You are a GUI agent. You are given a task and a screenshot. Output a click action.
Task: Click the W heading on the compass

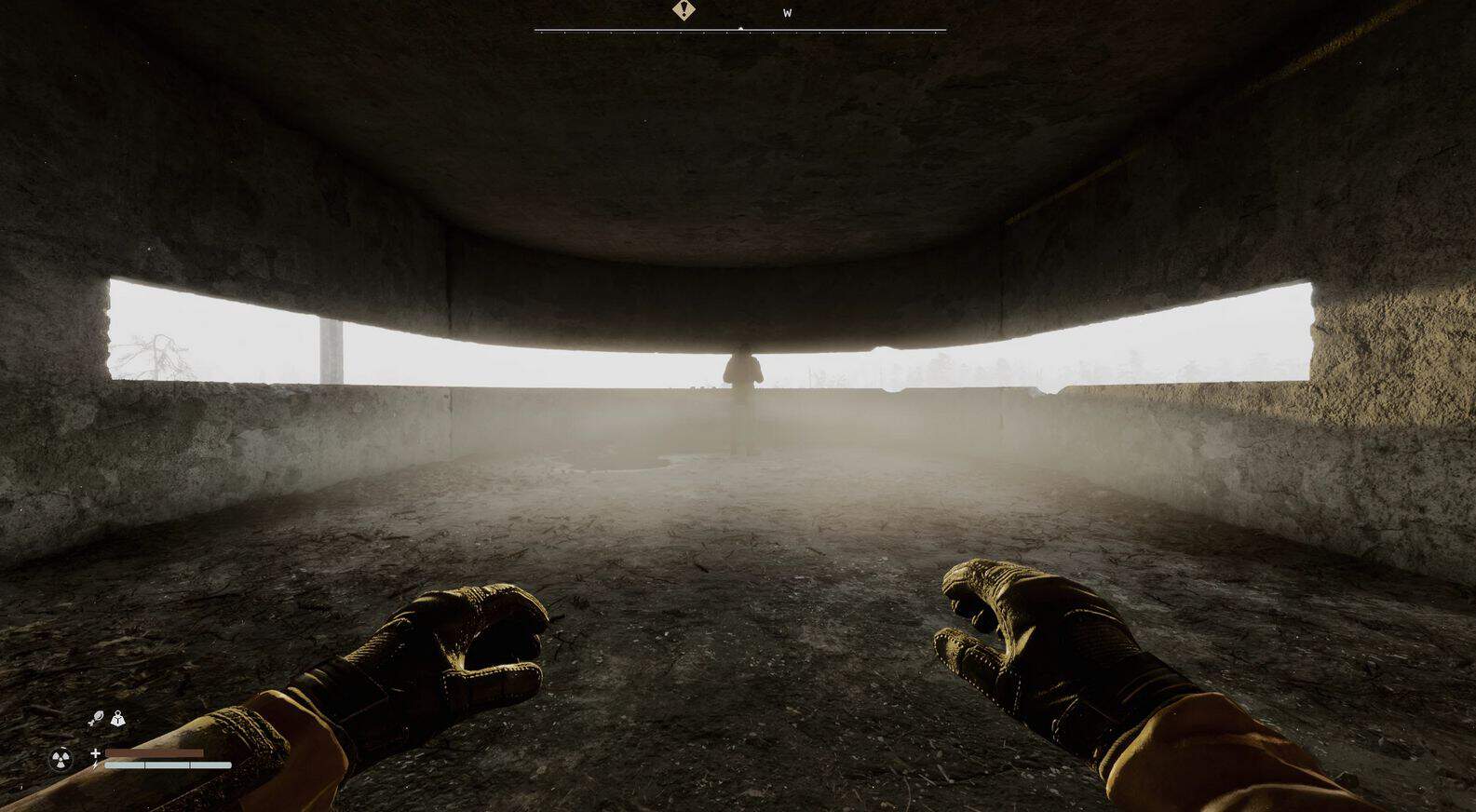click(x=787, y=13)
